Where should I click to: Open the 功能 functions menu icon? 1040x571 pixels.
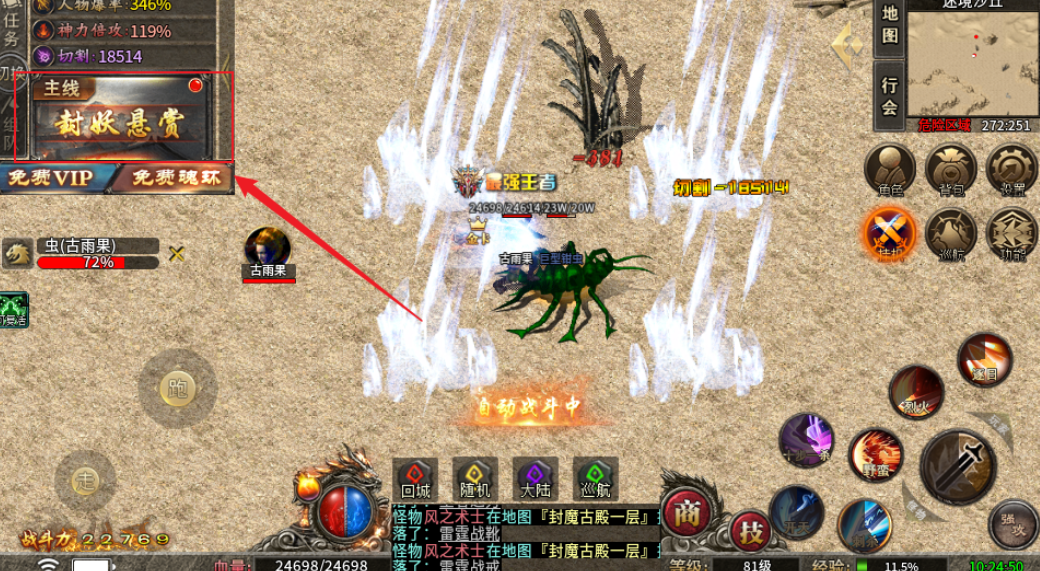[x=1011, y=232]
